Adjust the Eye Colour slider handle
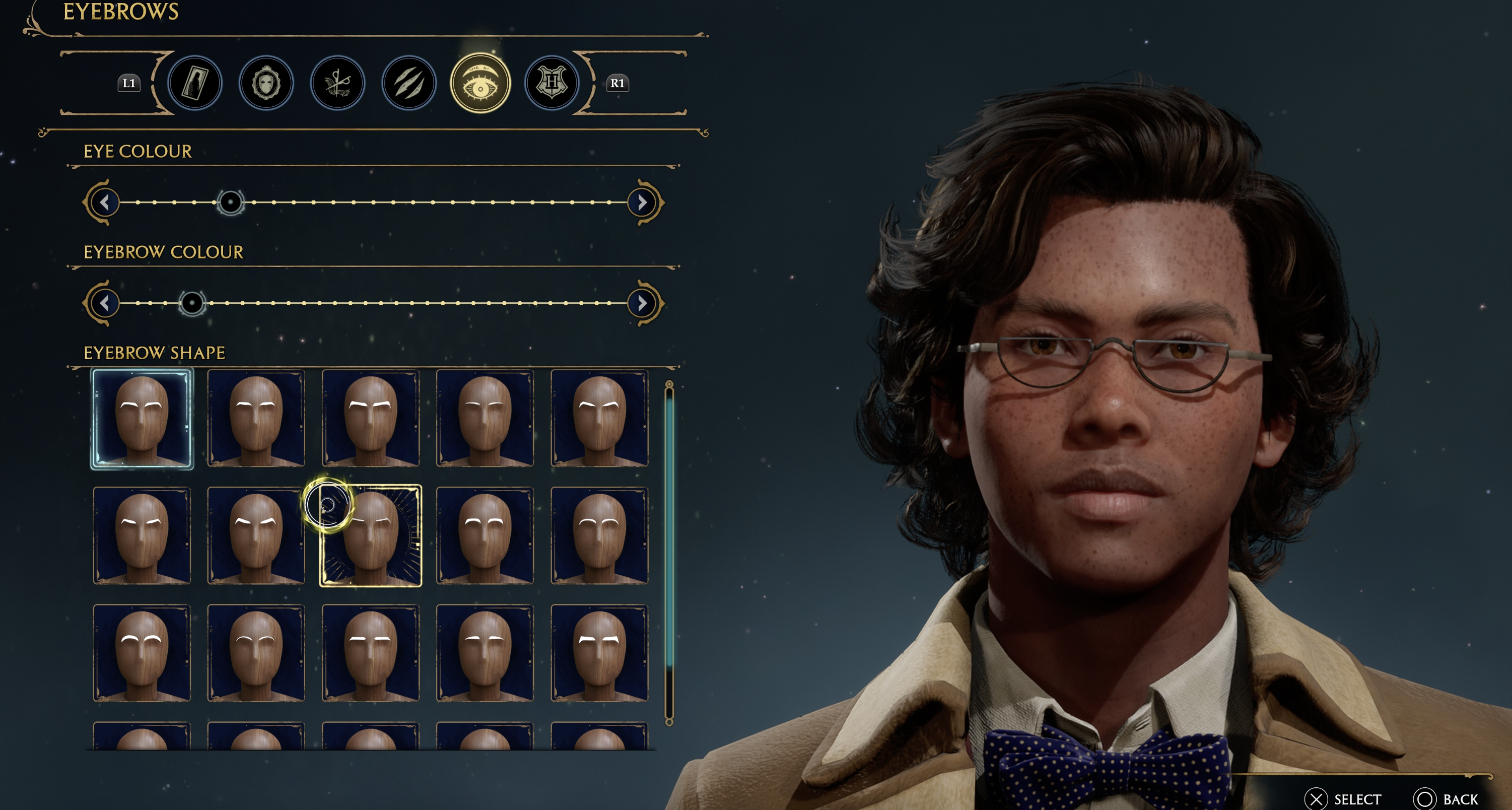 [230, 202]
